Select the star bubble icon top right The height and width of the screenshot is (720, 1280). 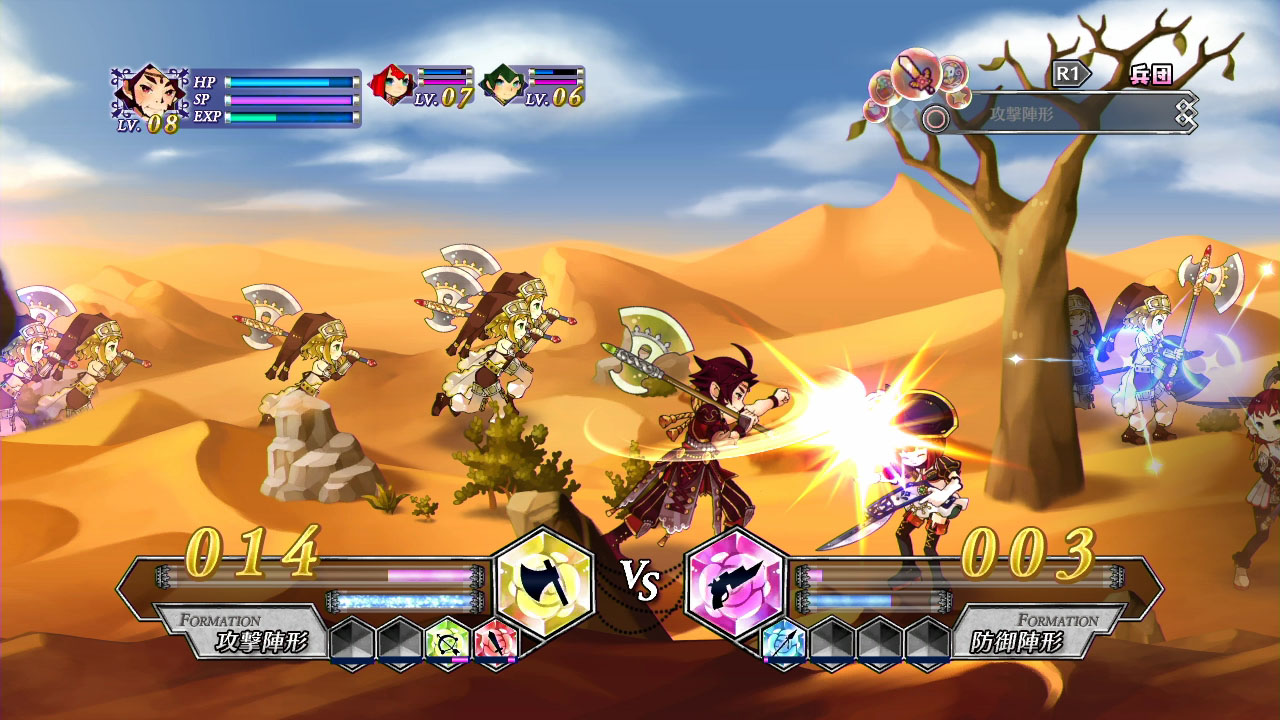pyautogui.click(x=960, y=97)
